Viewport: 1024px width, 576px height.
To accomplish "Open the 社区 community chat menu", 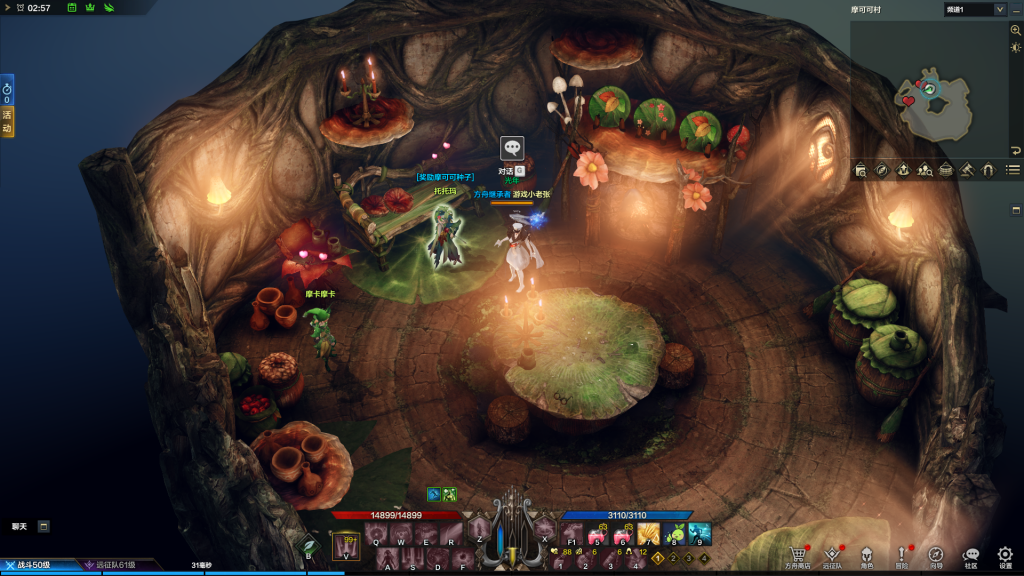I will pyautogui.click(x=971, y=554).
